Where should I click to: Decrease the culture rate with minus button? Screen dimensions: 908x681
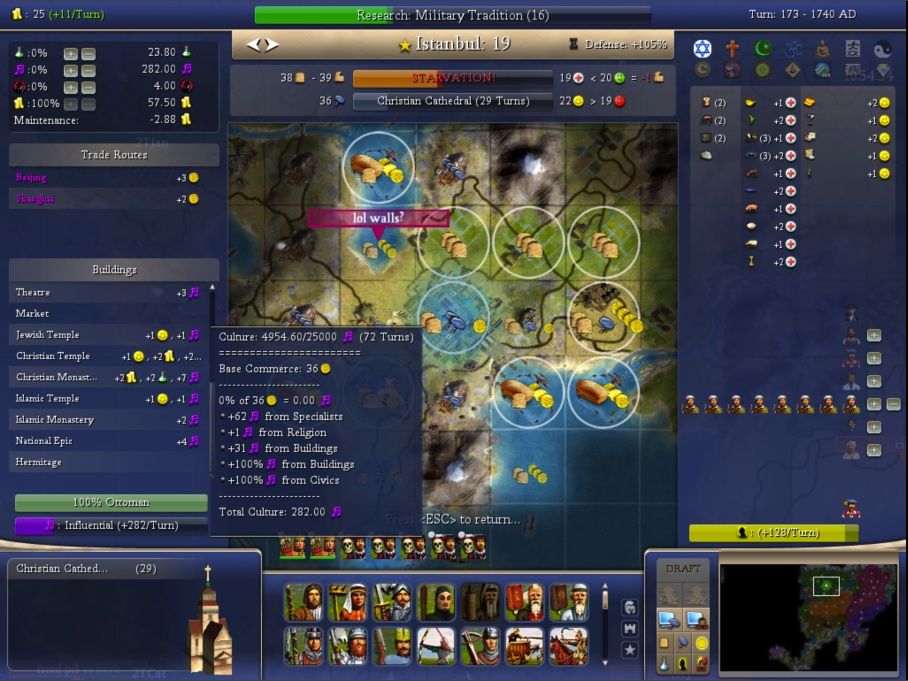pyautogui.click(x=88, y=70)
